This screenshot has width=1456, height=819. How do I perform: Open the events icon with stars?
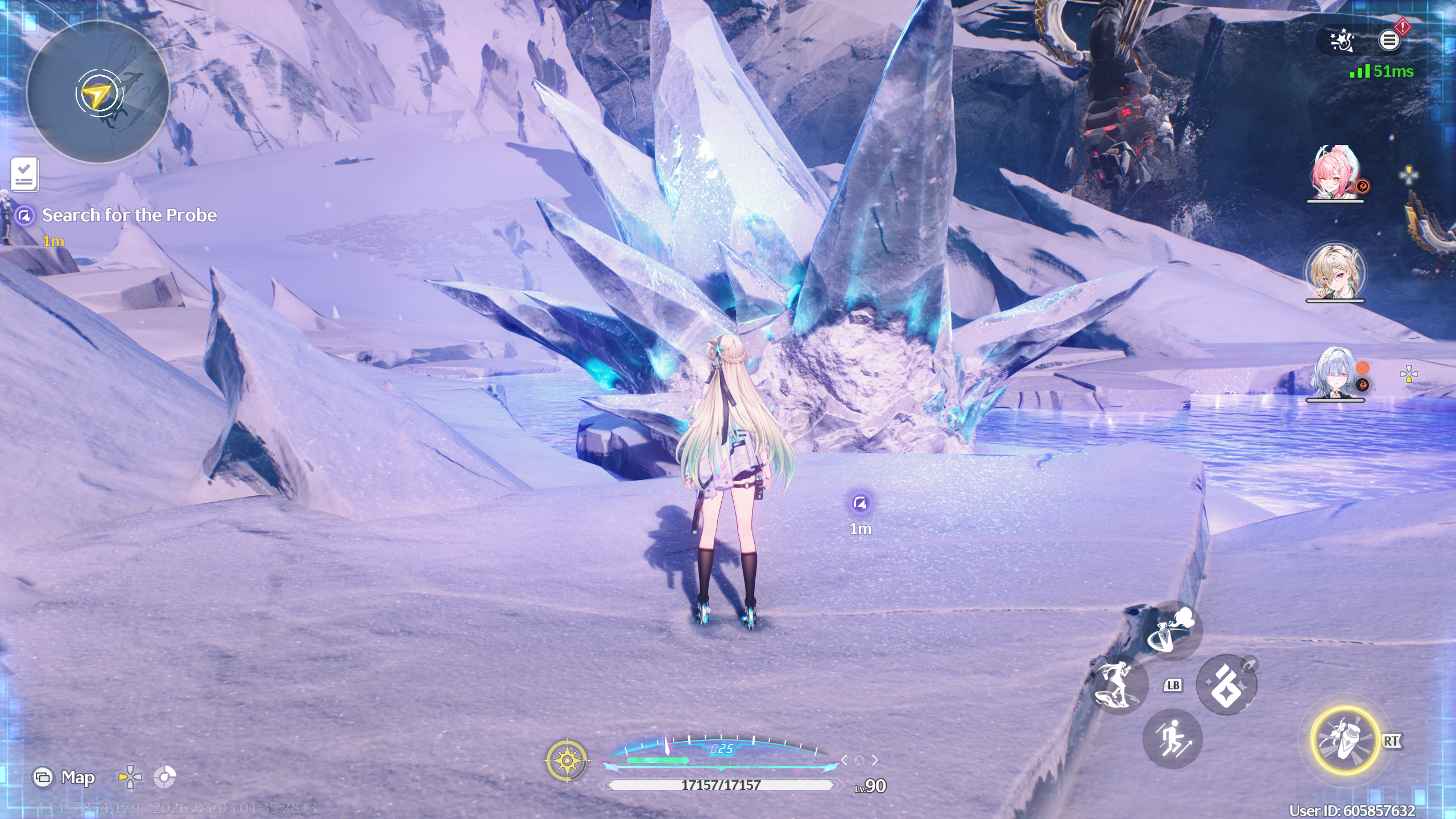point(1342,40)
